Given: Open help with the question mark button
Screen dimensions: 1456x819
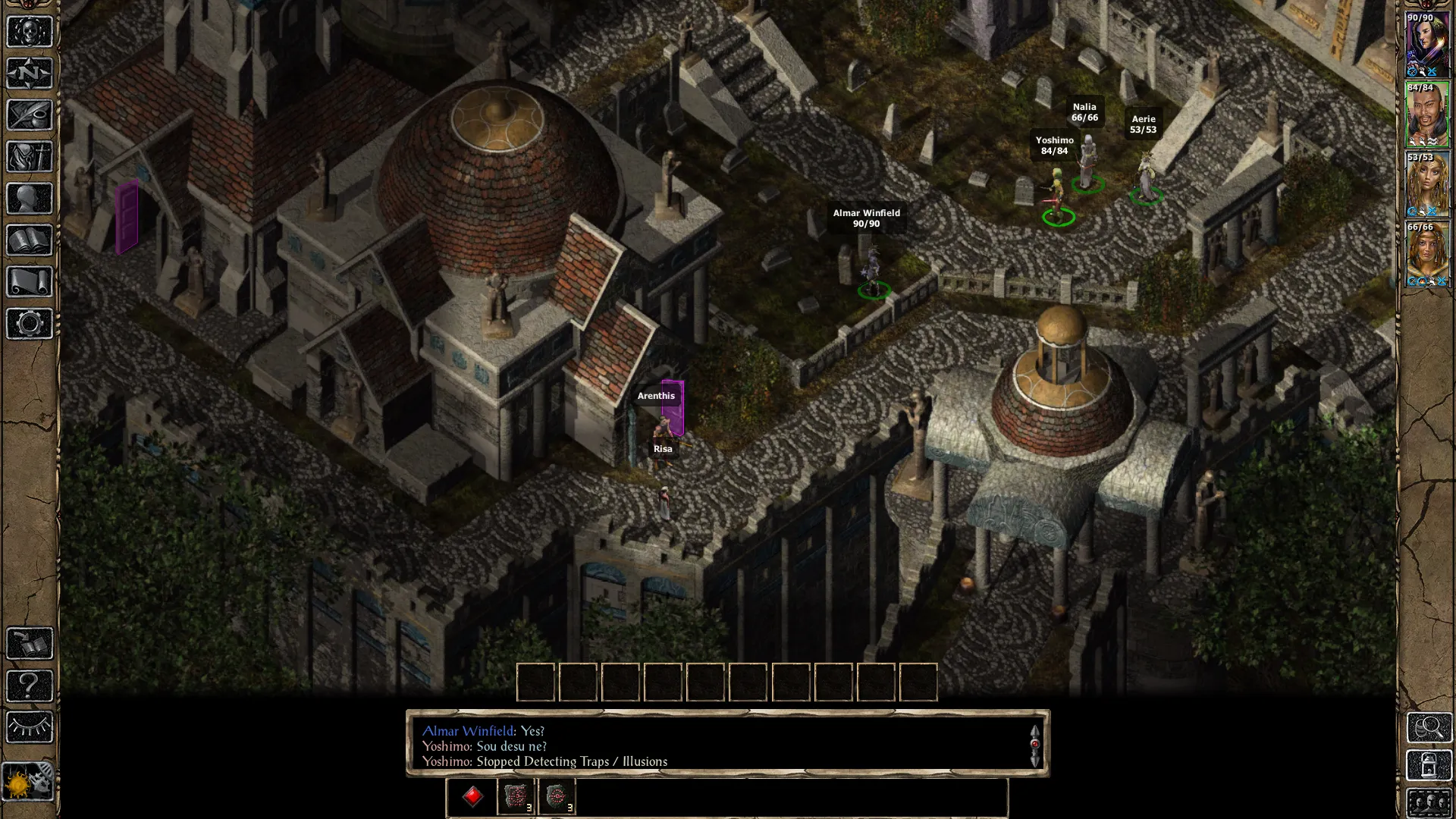Looking at the screenshot, I should (30, 686).
